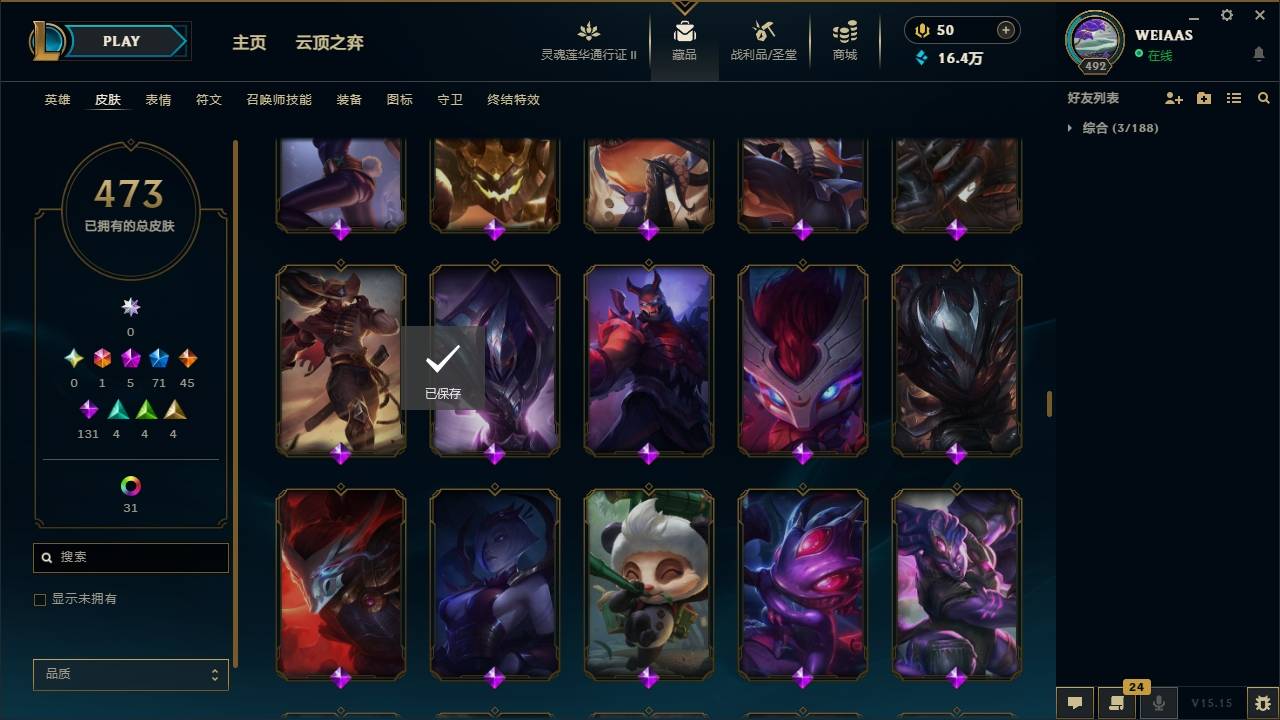Switch to the 云顶之弈 tab
This screenshot has height=720, width=1280.
click(330, 43)
